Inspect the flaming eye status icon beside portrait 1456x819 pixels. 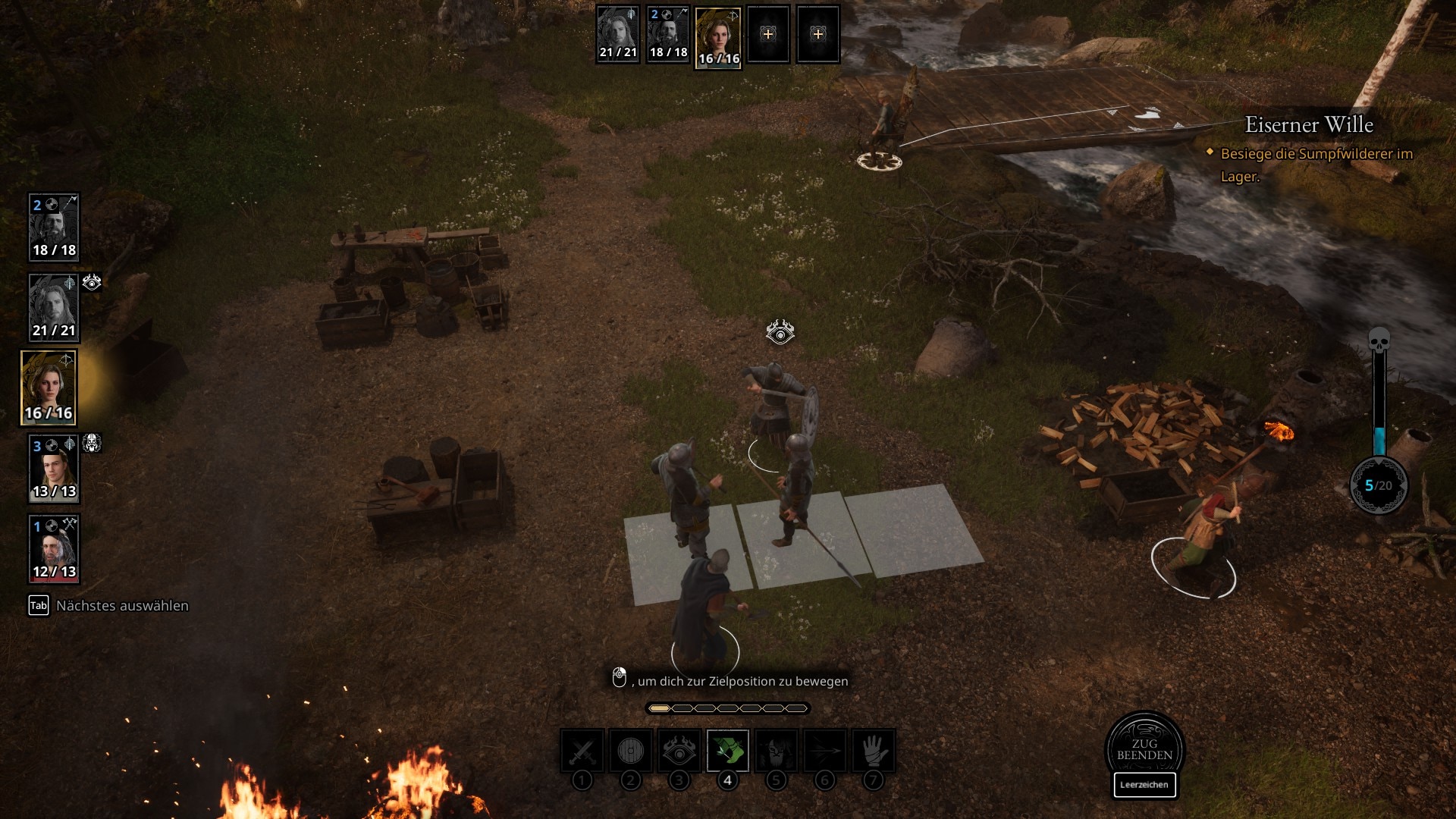point(92,283)
